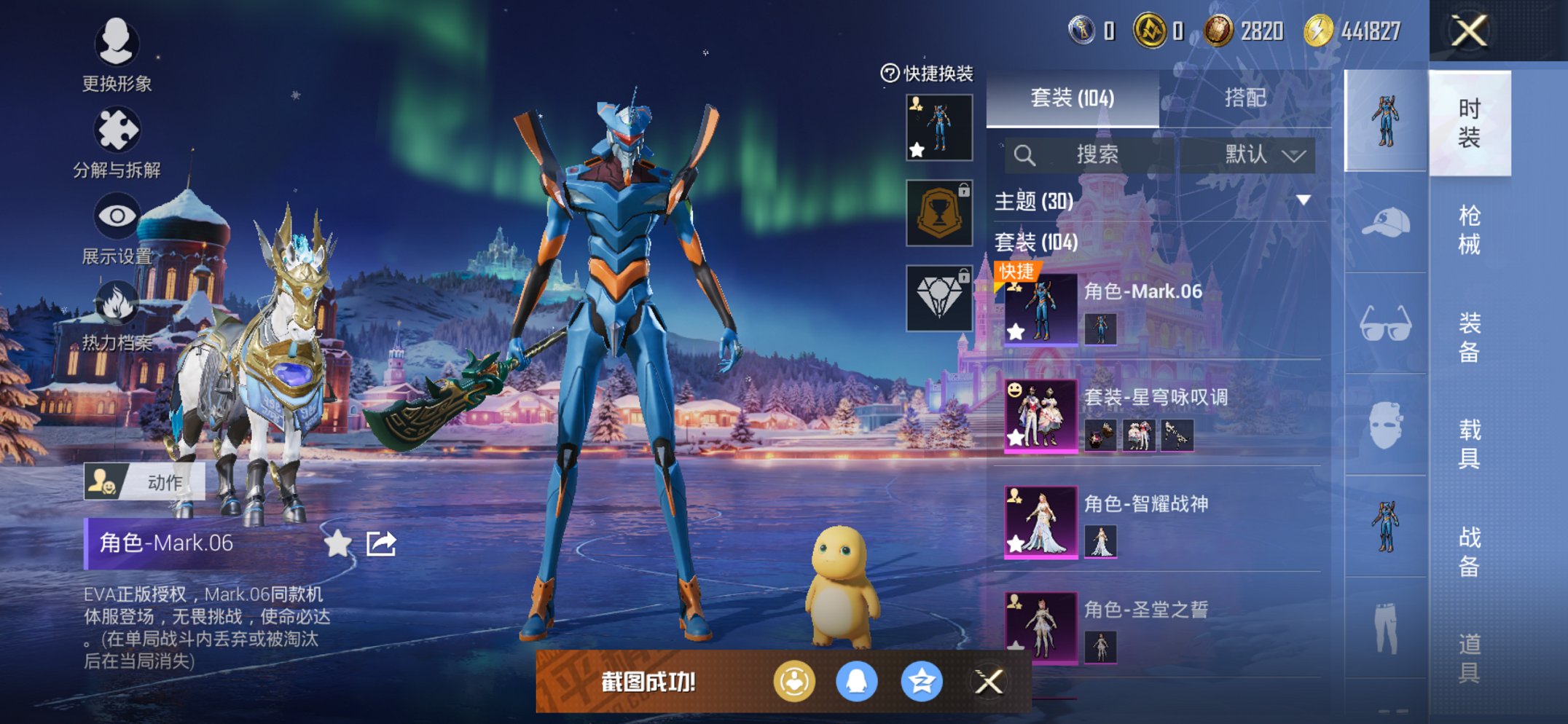The image size is (1568, 724).
Task: Share the Mark.06 outfit
Action: [381, 543]
